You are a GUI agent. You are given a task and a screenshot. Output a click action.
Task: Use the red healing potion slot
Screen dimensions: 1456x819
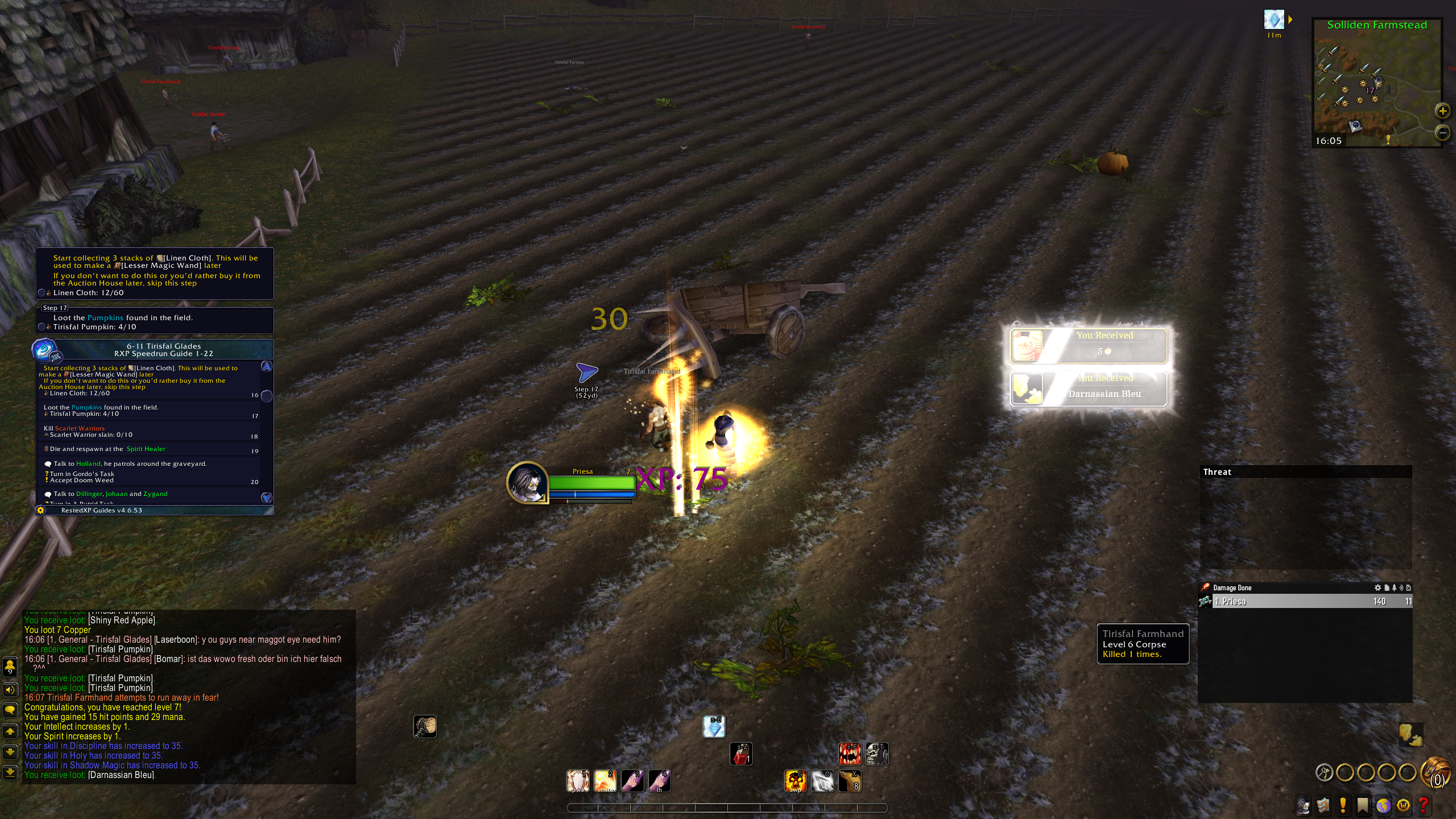pos(741,754)
